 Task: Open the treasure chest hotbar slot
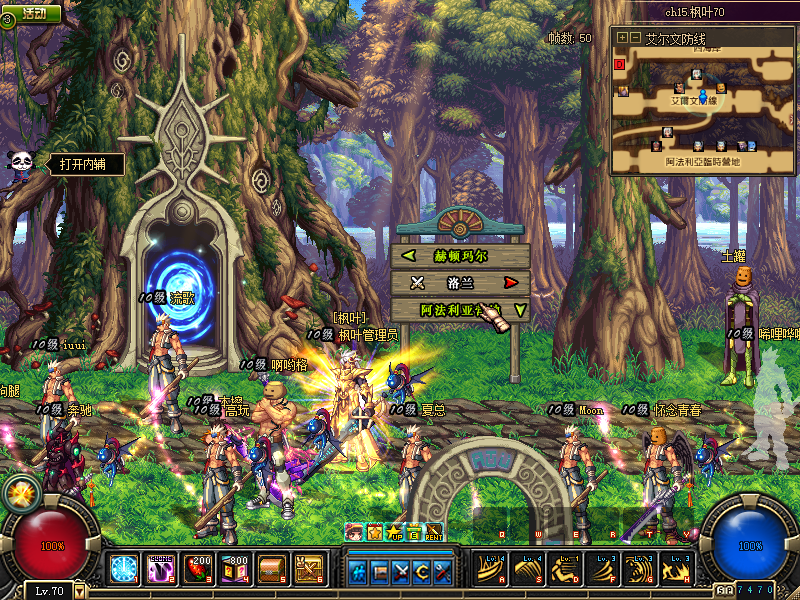[273, 569]
